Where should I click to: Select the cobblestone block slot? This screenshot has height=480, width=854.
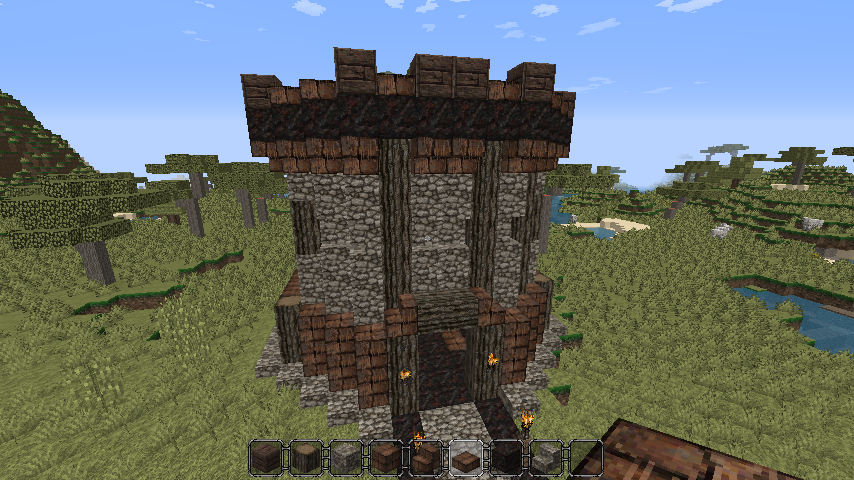(x=345, y=458)
